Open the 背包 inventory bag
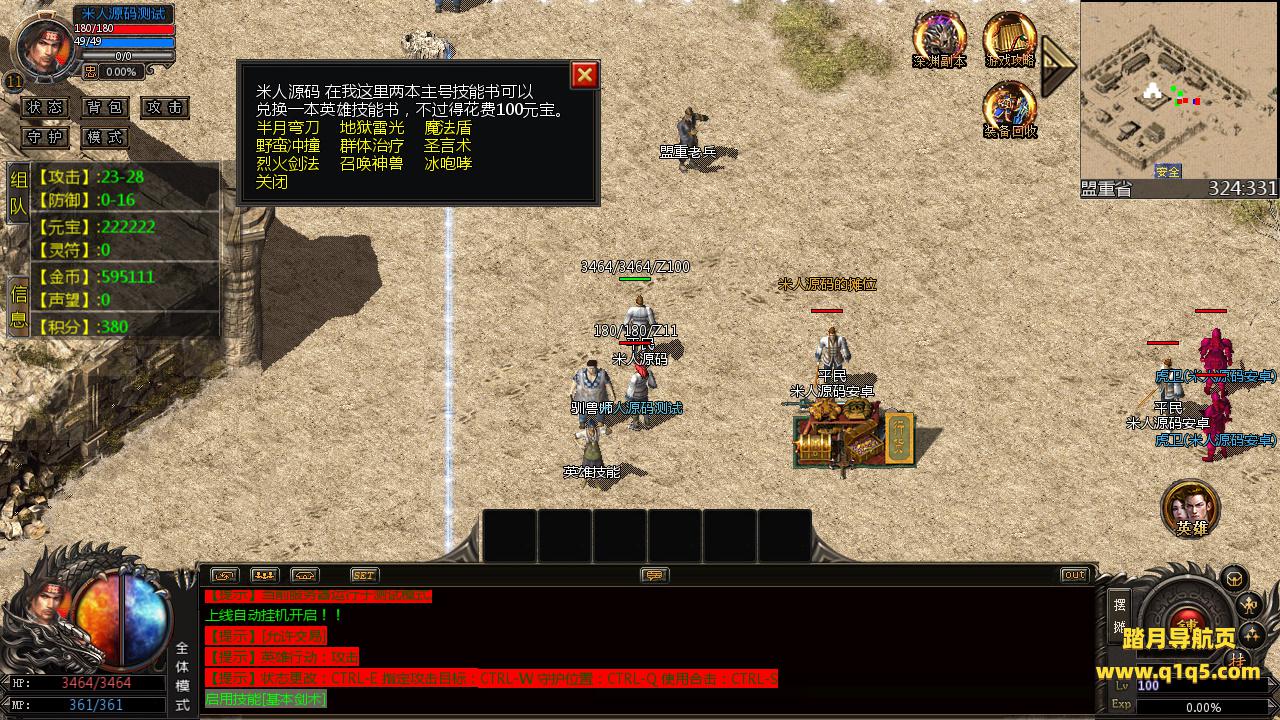Screen dimensions: 1280x720 pos(105,107)
